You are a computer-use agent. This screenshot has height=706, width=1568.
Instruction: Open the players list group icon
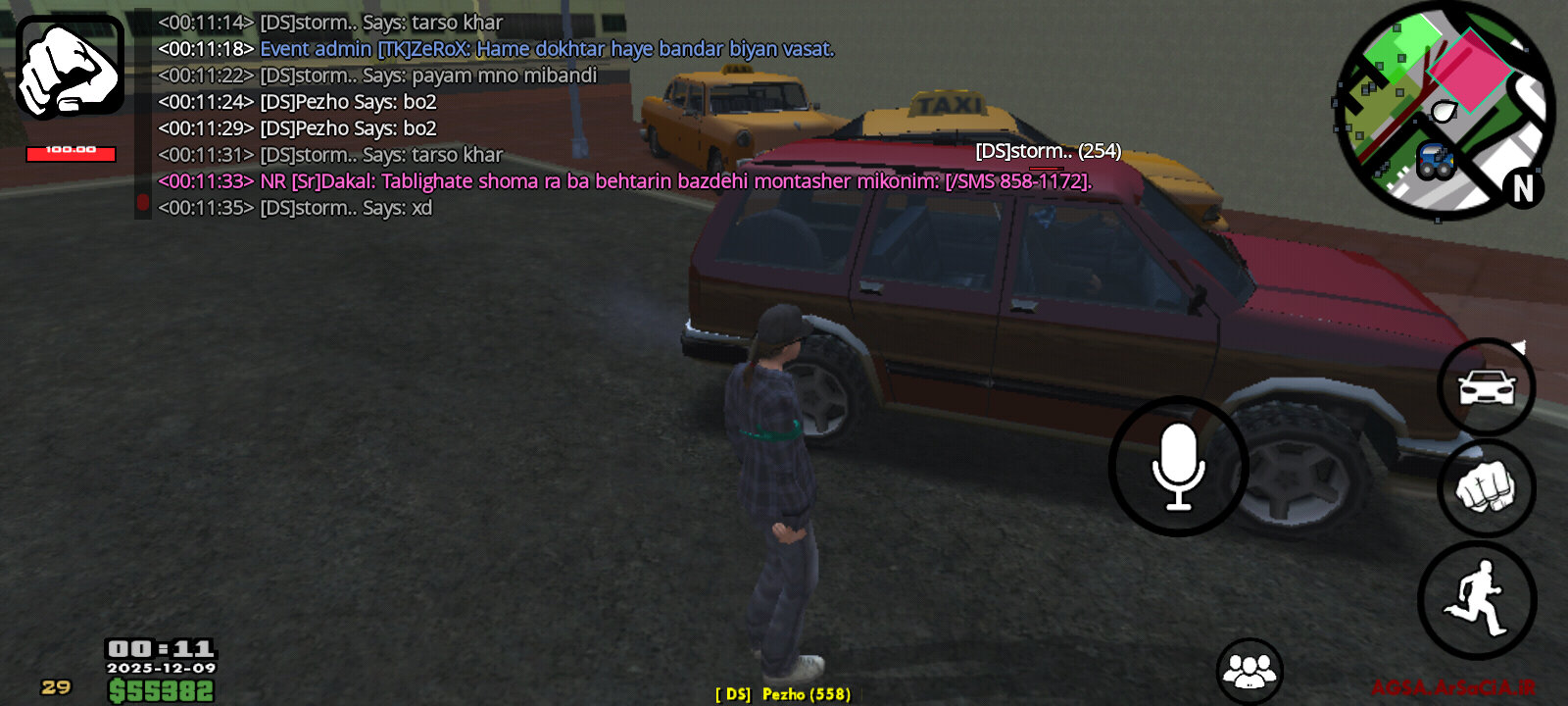pyautogui.click(x=1249, y=672)
